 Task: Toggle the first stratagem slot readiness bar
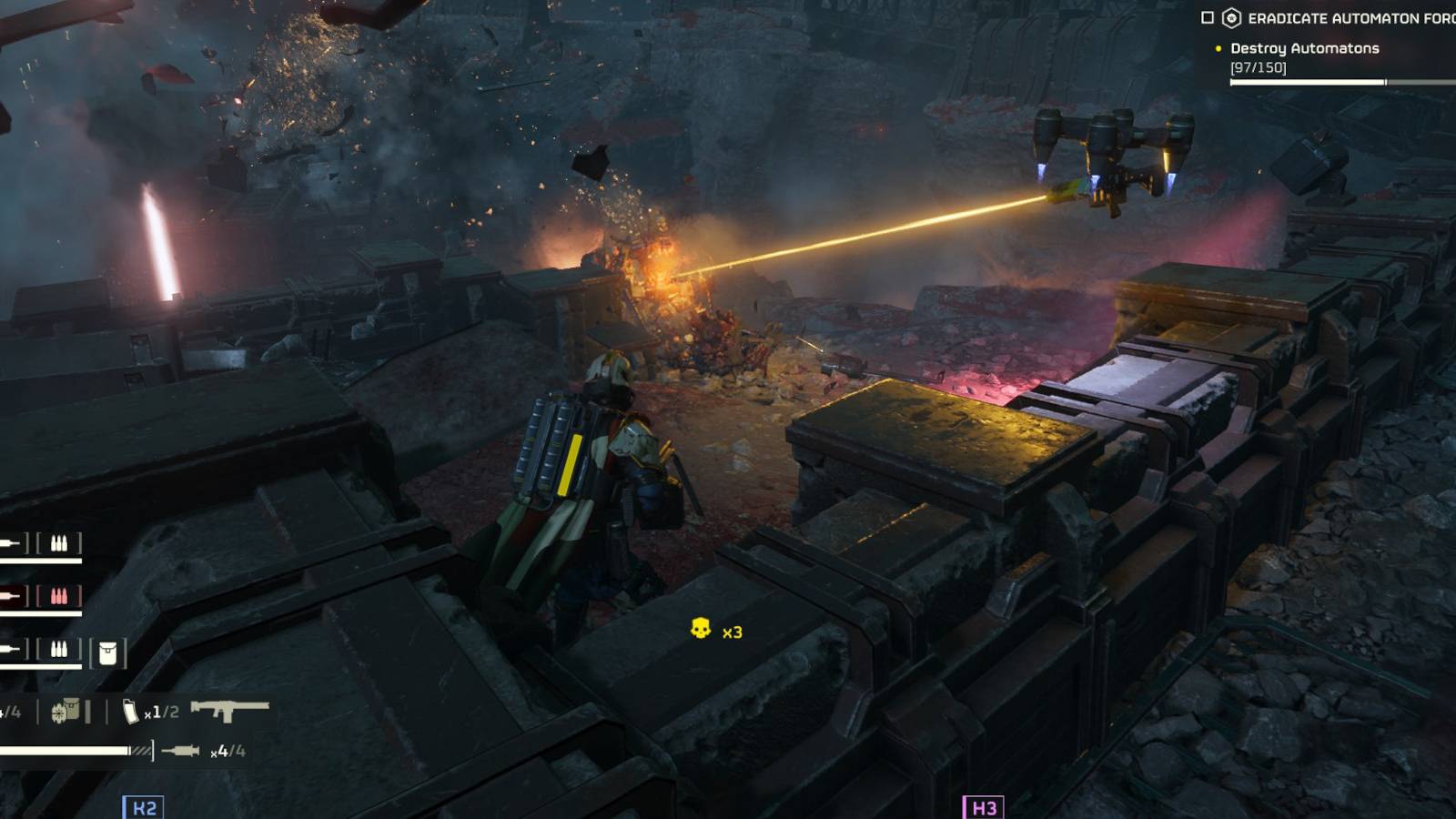41,560
